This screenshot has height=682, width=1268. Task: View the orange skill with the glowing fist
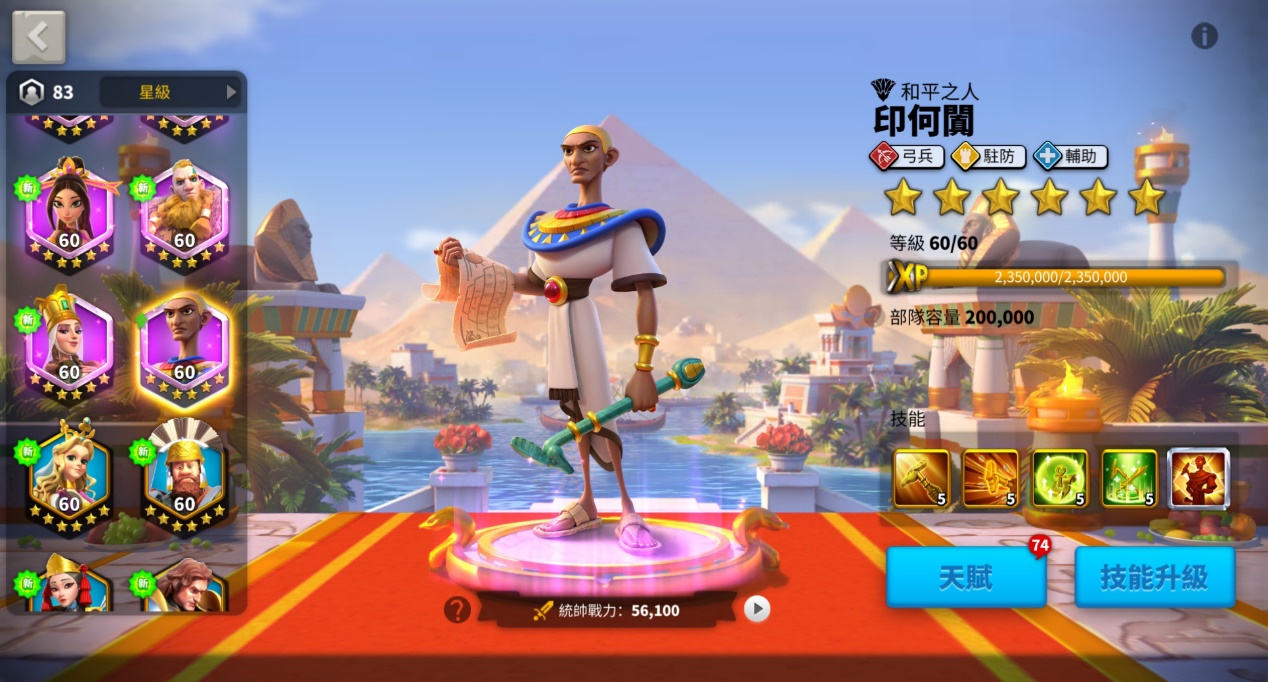[x=991, y=478]
